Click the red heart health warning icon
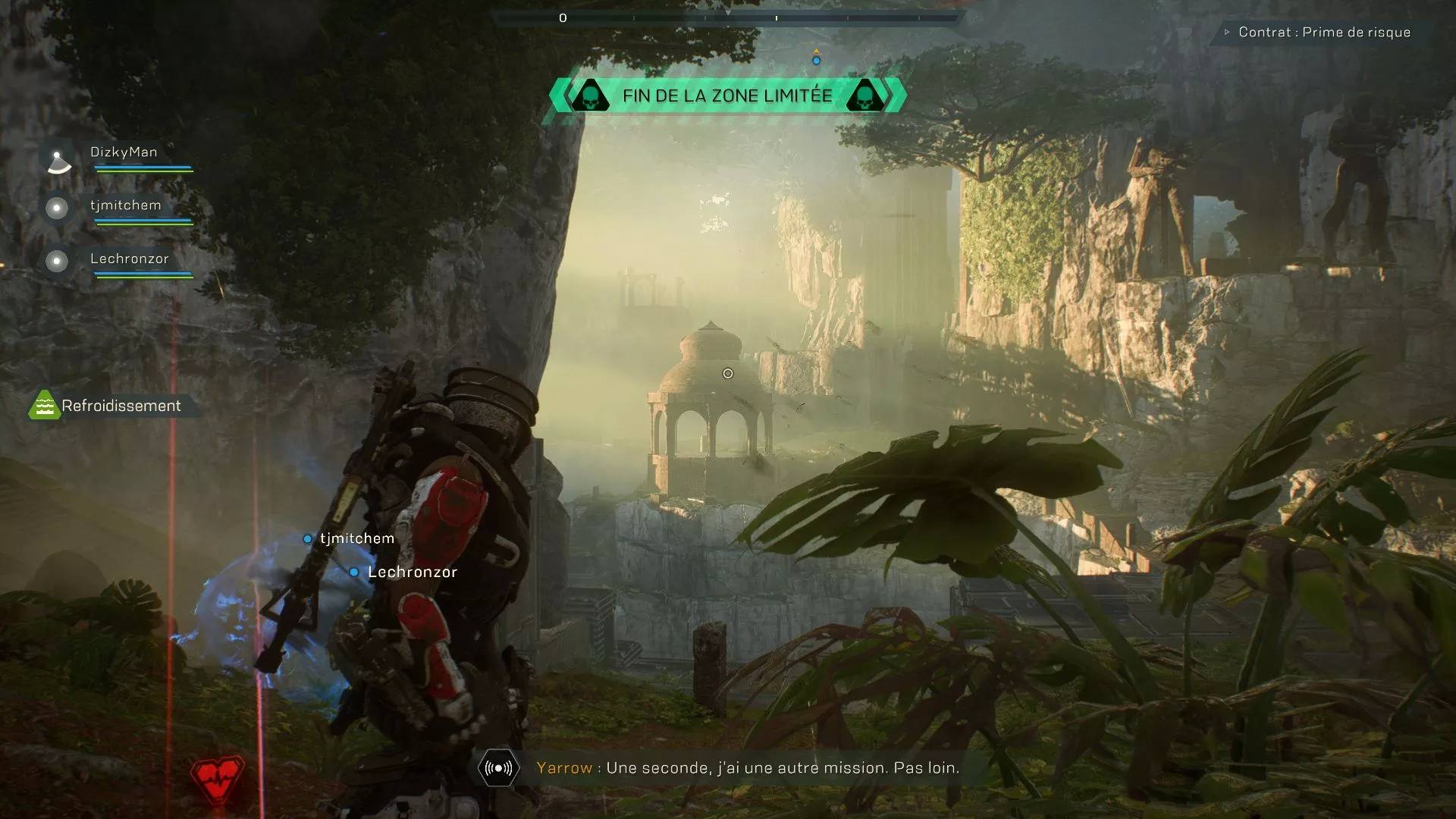The image size is (1456, 819). coord(218,779)
